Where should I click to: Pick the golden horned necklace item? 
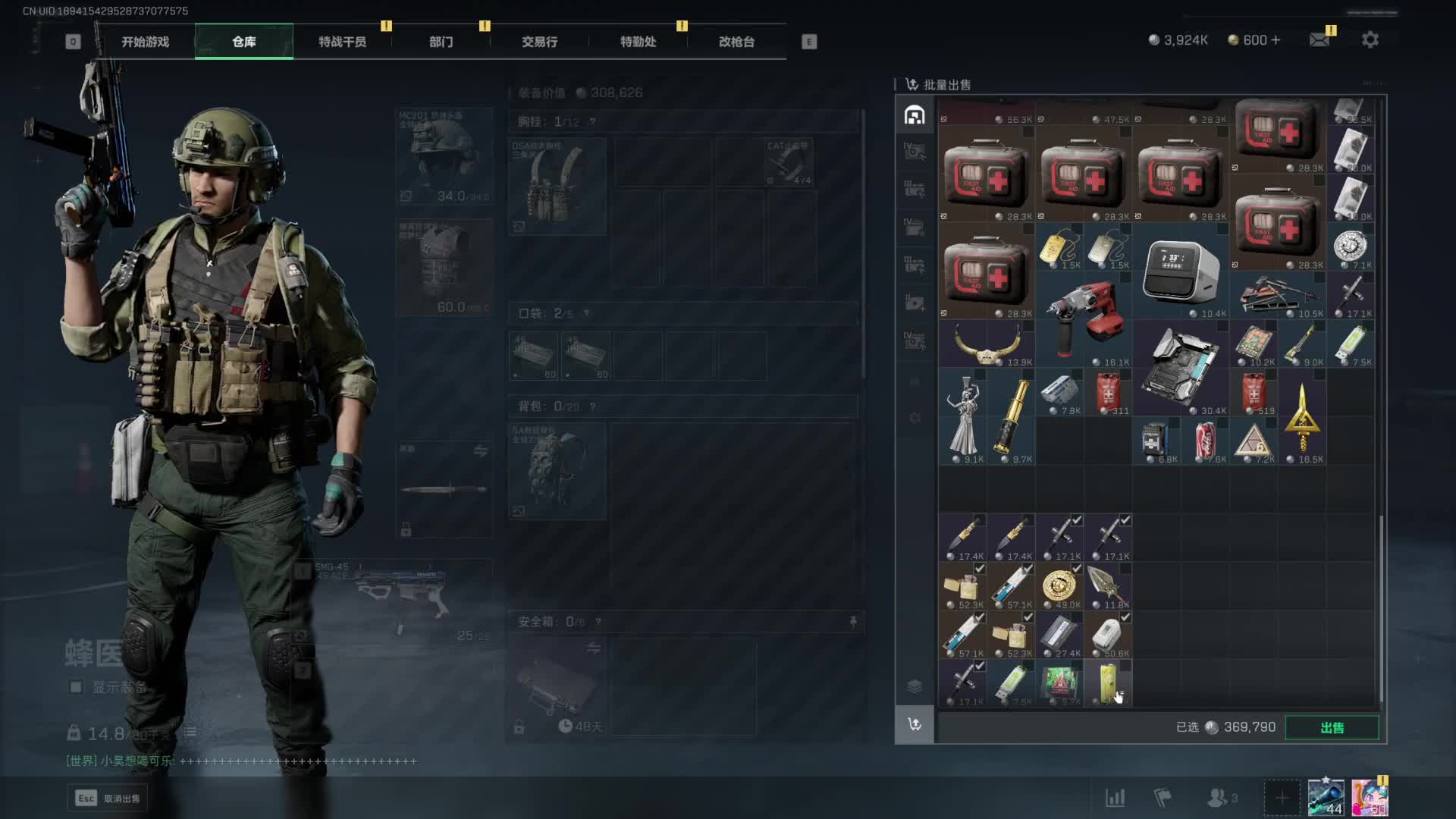point(986,344)
